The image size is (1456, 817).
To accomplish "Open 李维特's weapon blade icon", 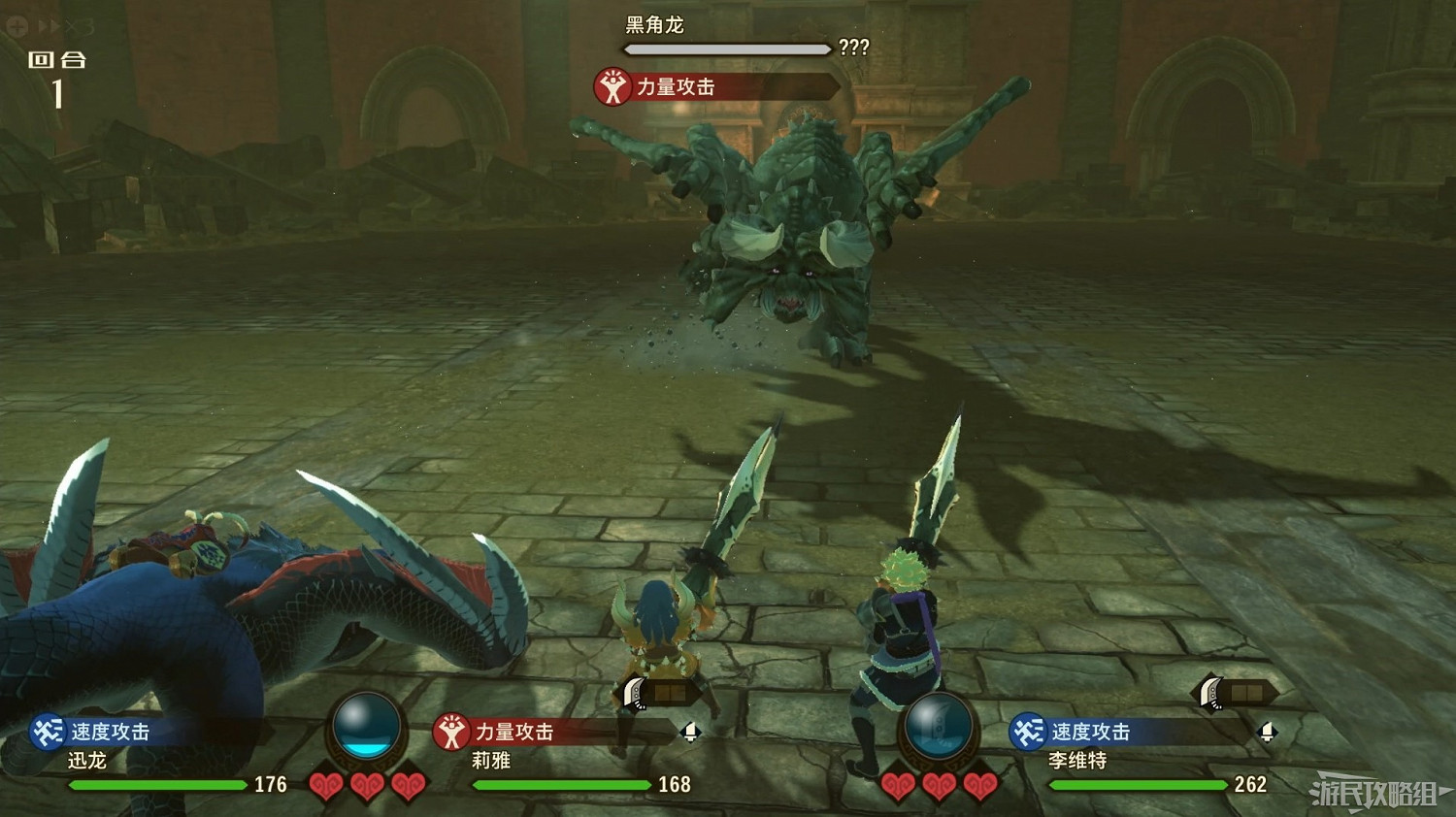I will coord(1209,692).
